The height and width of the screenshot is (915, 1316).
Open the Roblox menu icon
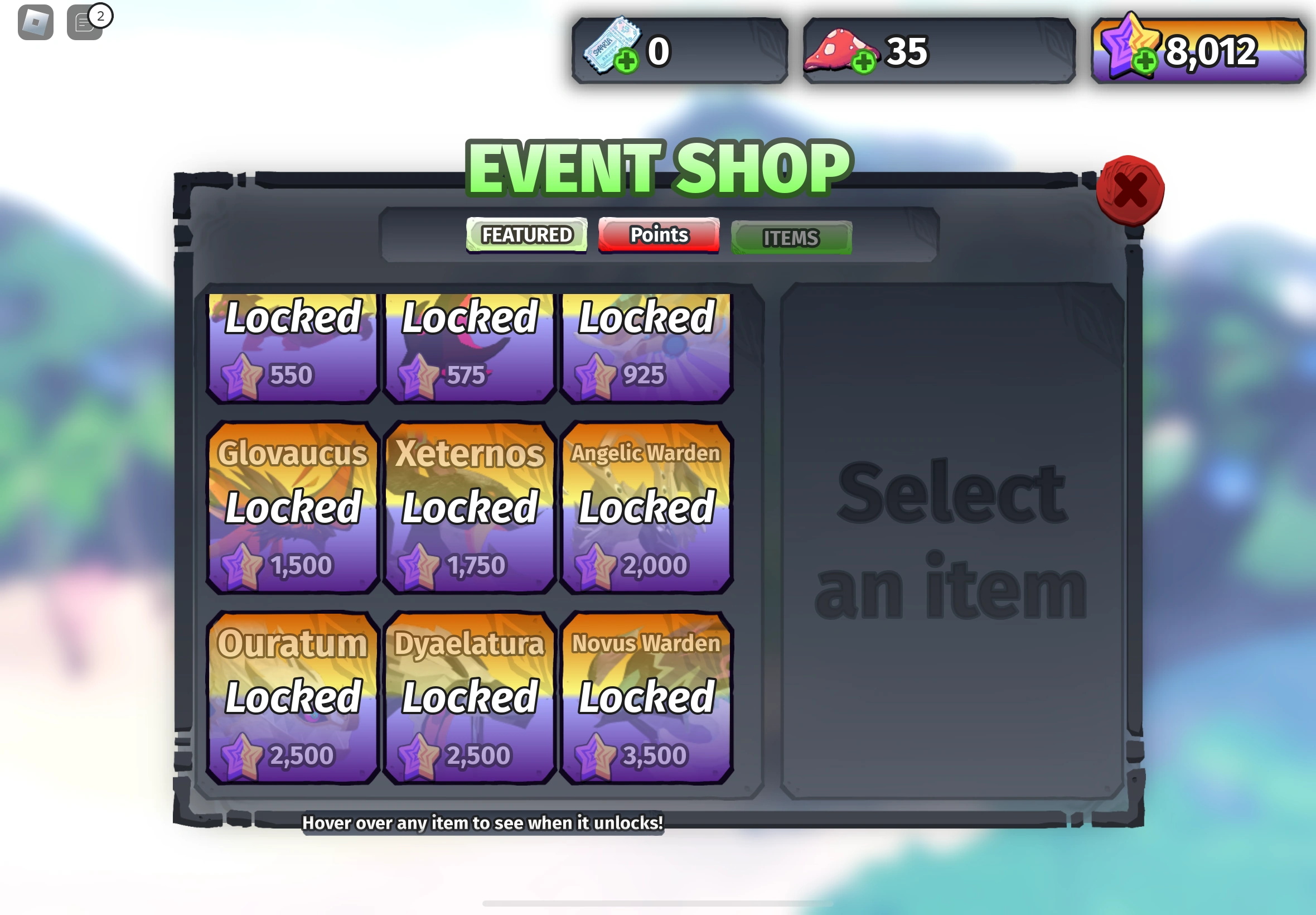[x=36, y=23]
